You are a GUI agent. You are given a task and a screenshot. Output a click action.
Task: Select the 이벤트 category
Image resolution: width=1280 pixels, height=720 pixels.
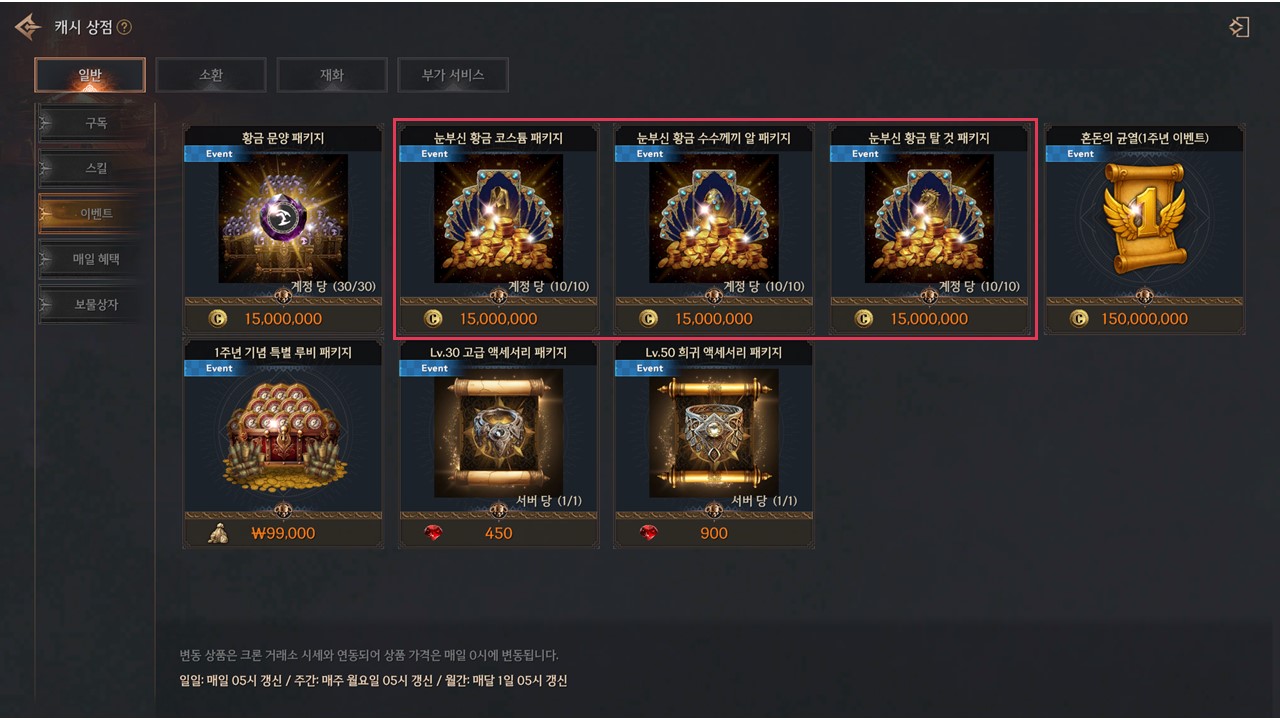click(x=96, y=213)
